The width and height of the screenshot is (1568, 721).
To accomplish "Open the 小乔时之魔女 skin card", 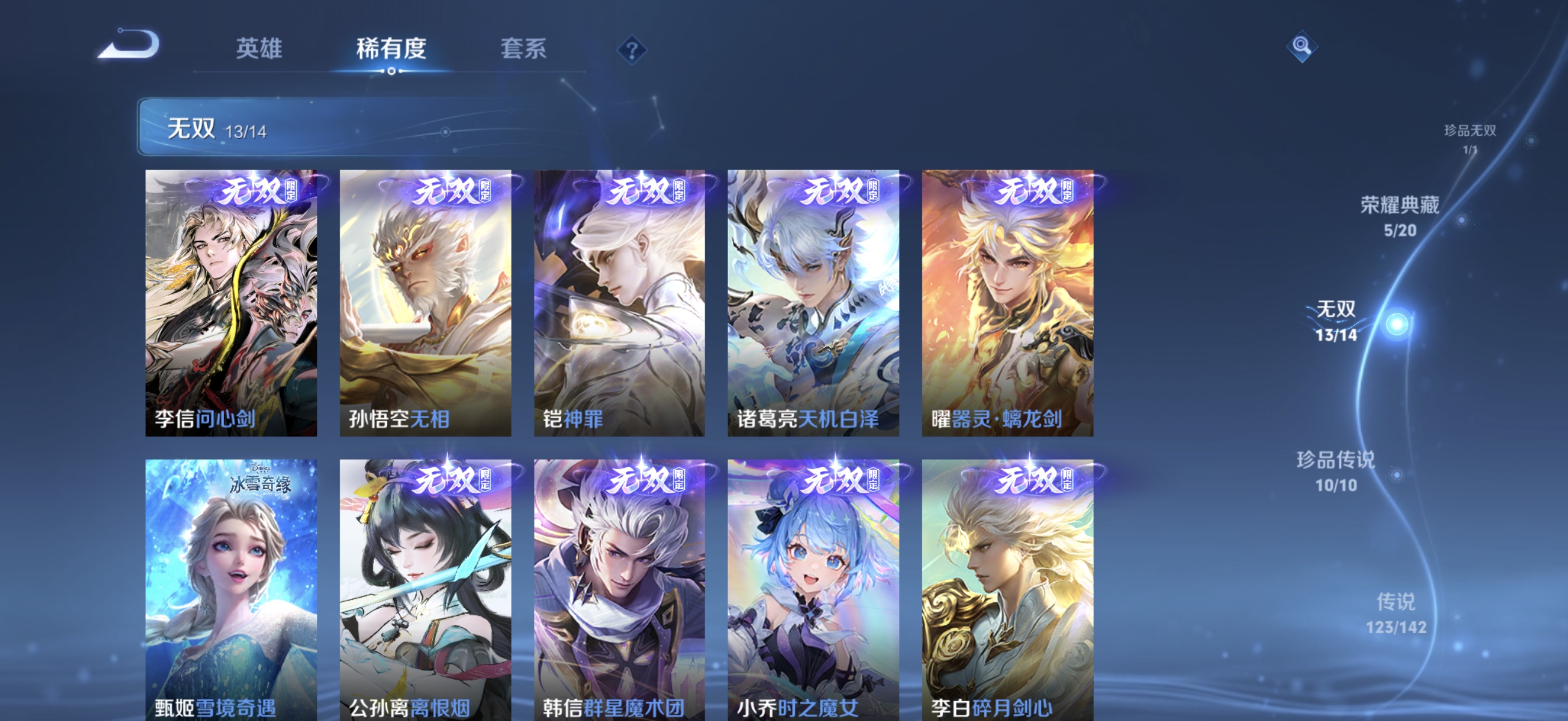I will click(x=815, y=584).
